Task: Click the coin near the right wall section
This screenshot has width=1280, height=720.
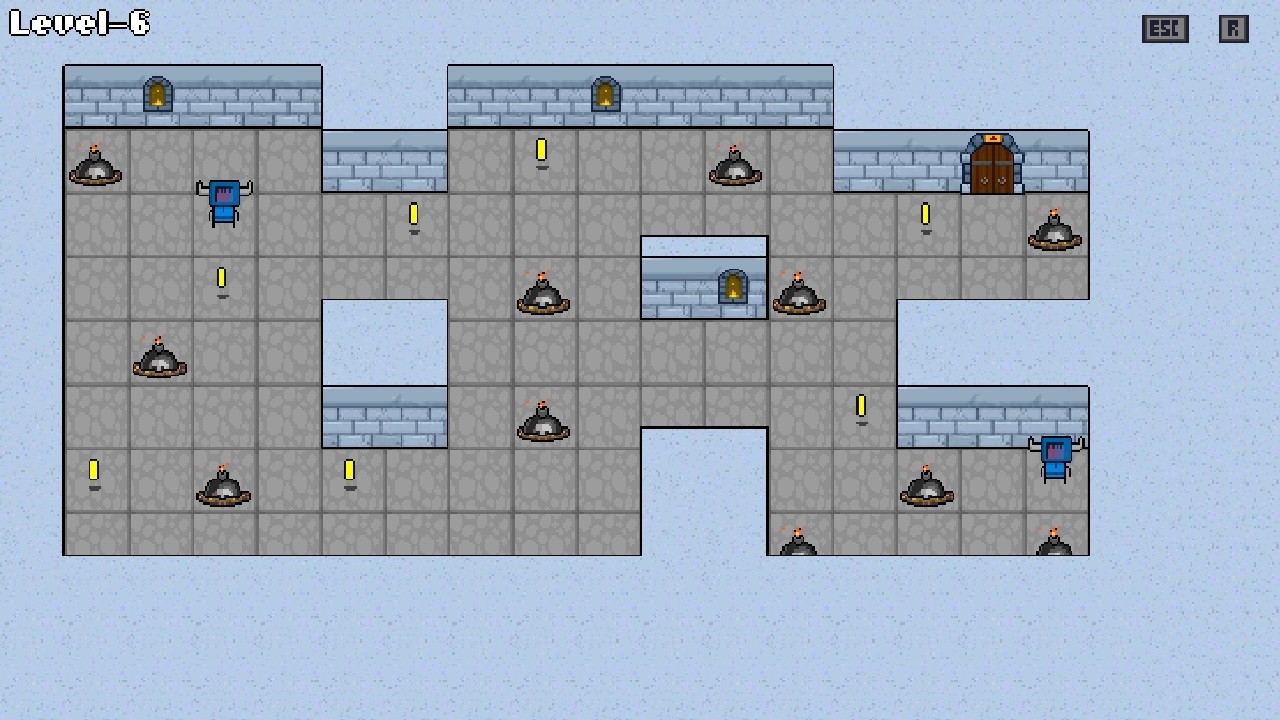Action: [x=861, y=406]
